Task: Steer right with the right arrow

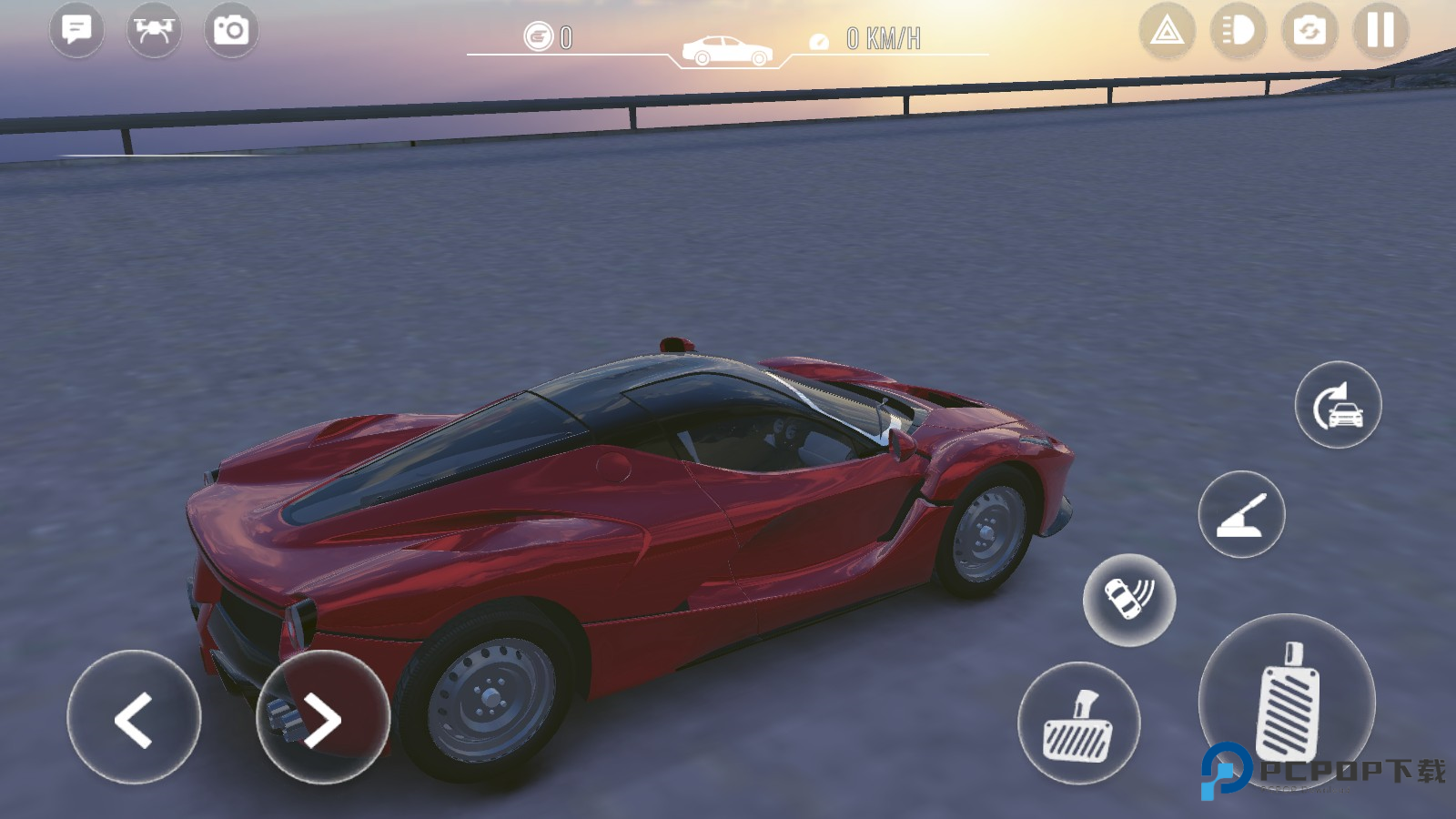Action: (x=323, y=718)
